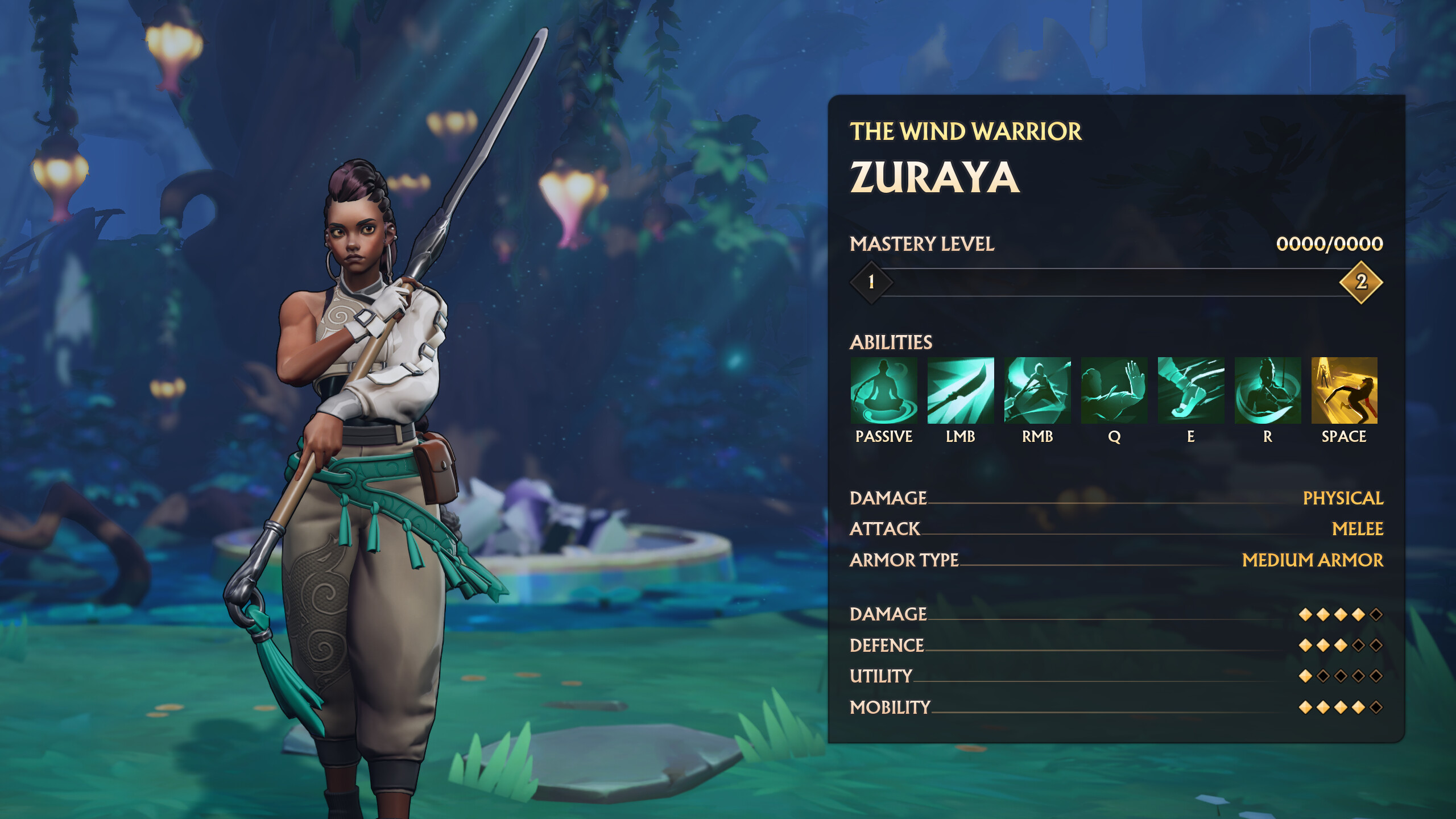Click the first DAMAGE rating diamond
The height and width of the screenshot is (819, 1456).
(1306, 614)
